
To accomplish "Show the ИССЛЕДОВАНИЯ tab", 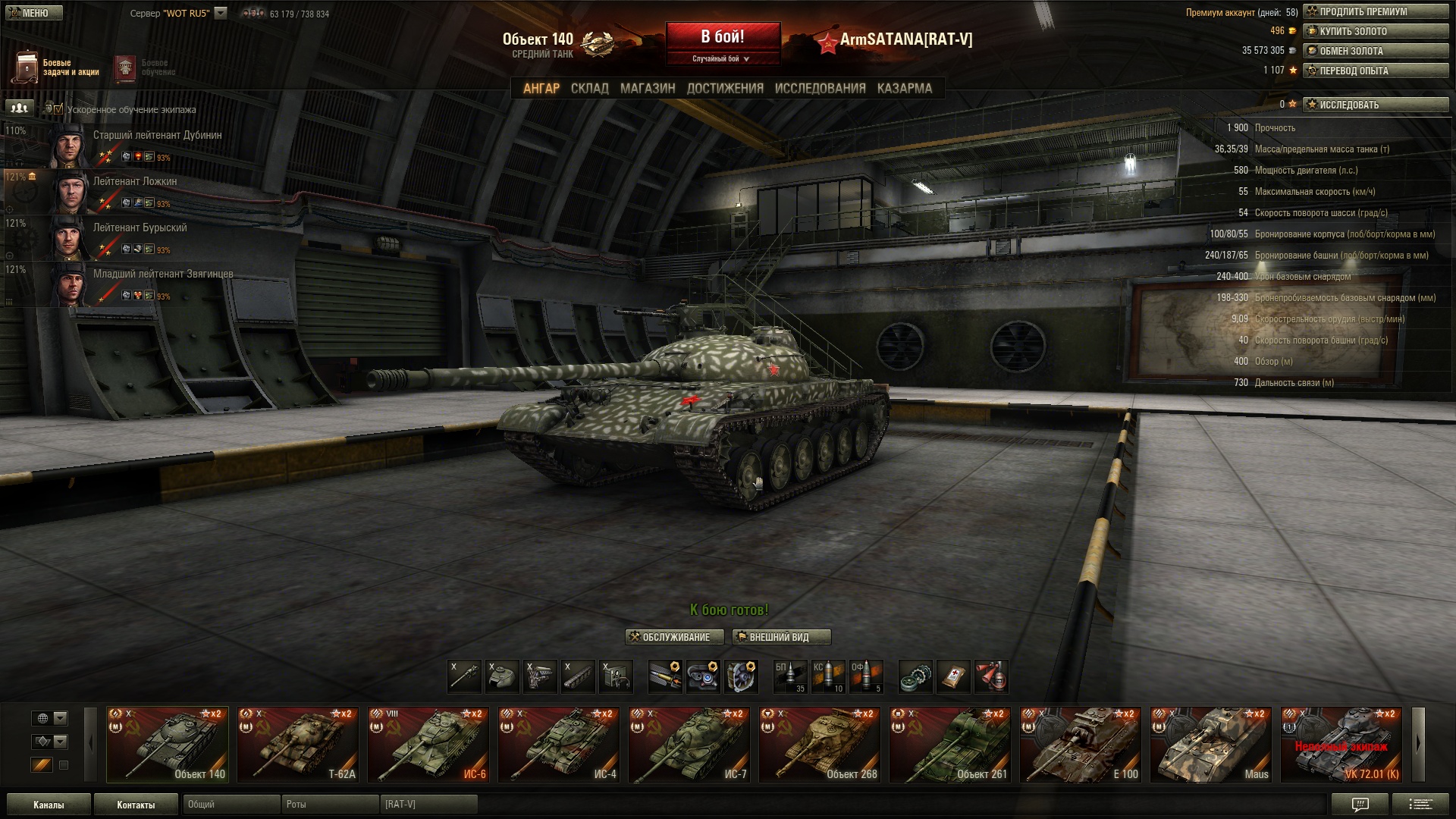I will click(820, 89).
